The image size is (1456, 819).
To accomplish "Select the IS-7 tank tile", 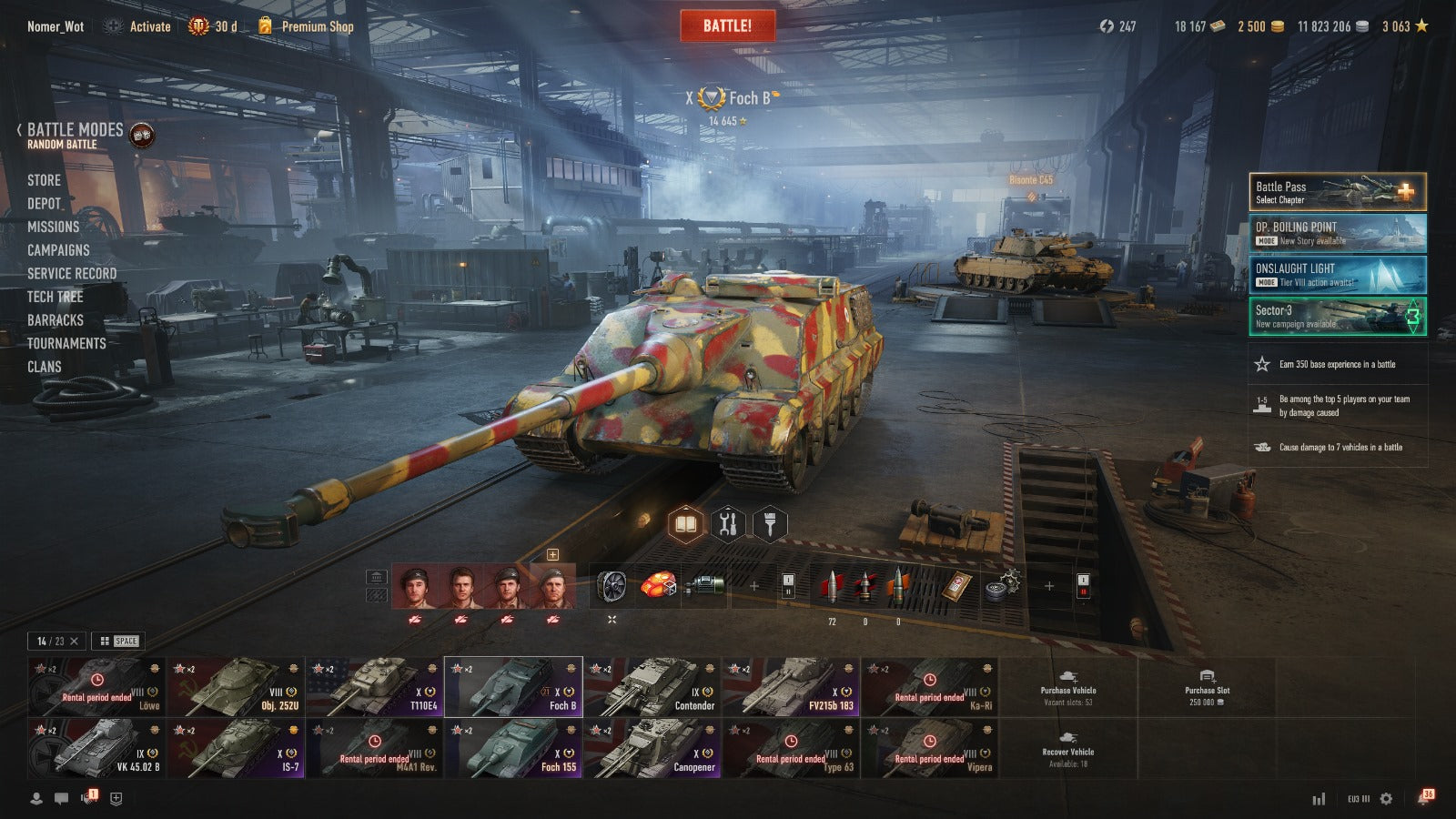I will coord(235,748).
